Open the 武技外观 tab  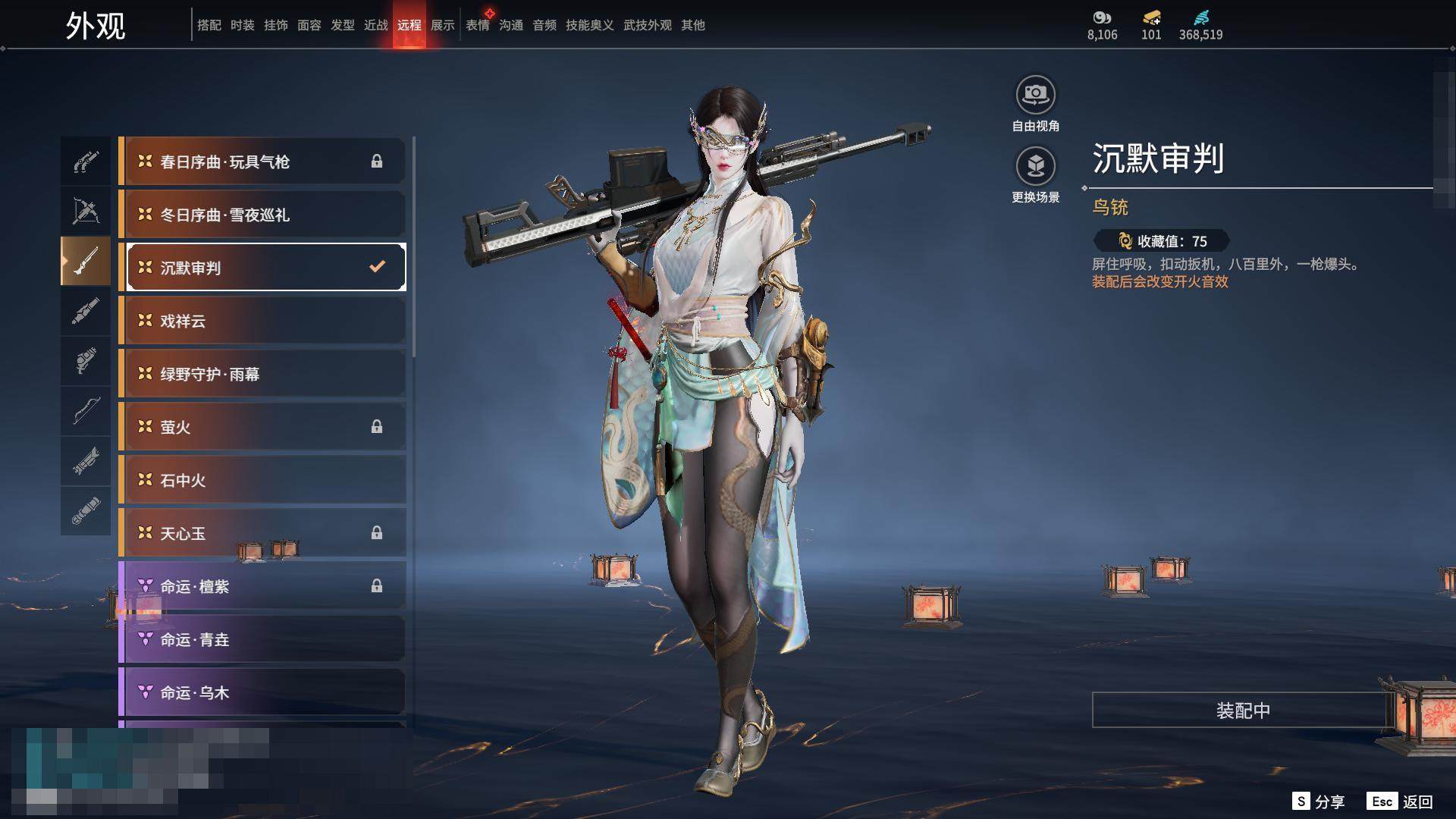648,25
